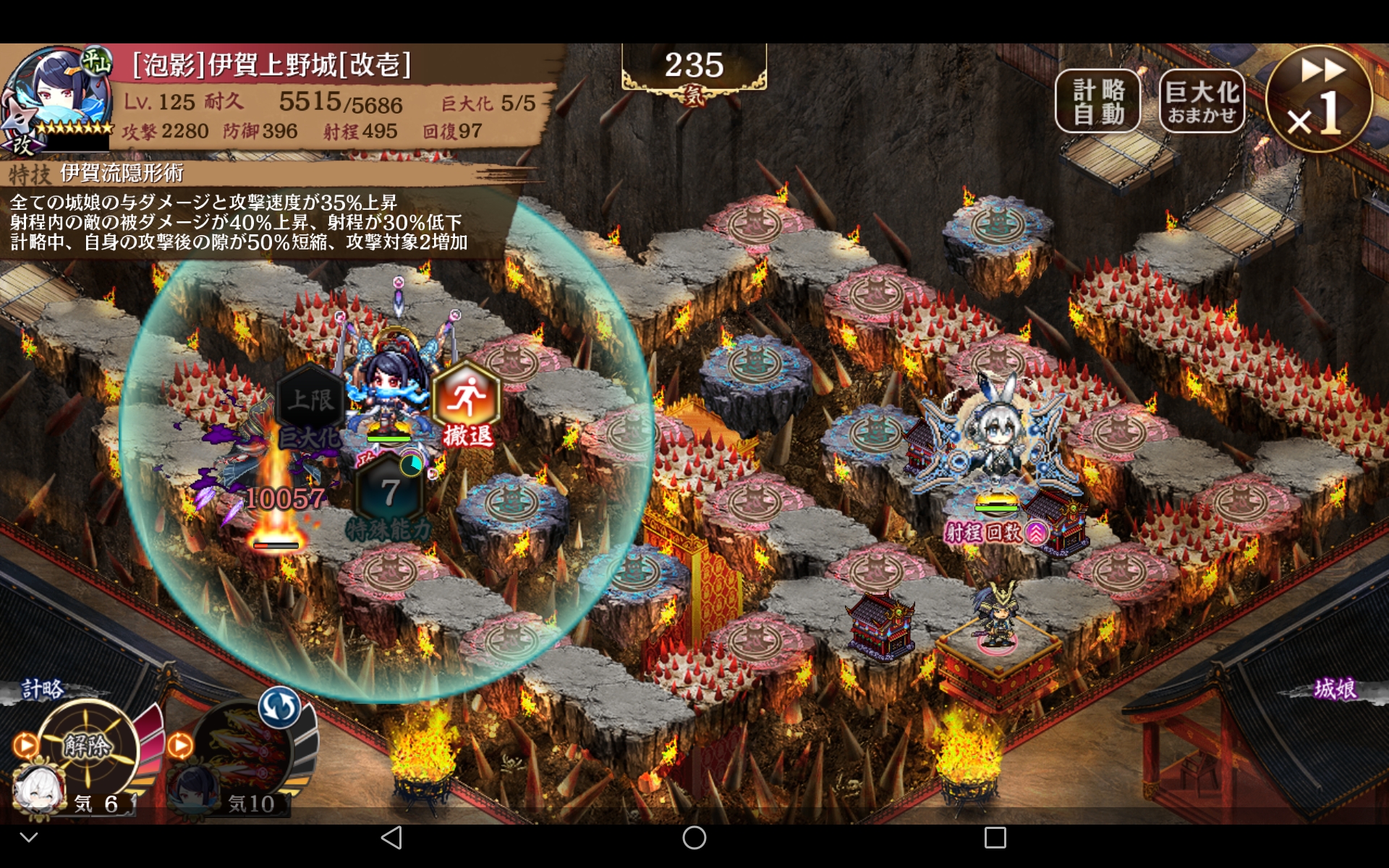Toggle the 巨大化おまかせ auto-enlarge button
This screenshot has width=1389, height=868.
[1202, 102]
